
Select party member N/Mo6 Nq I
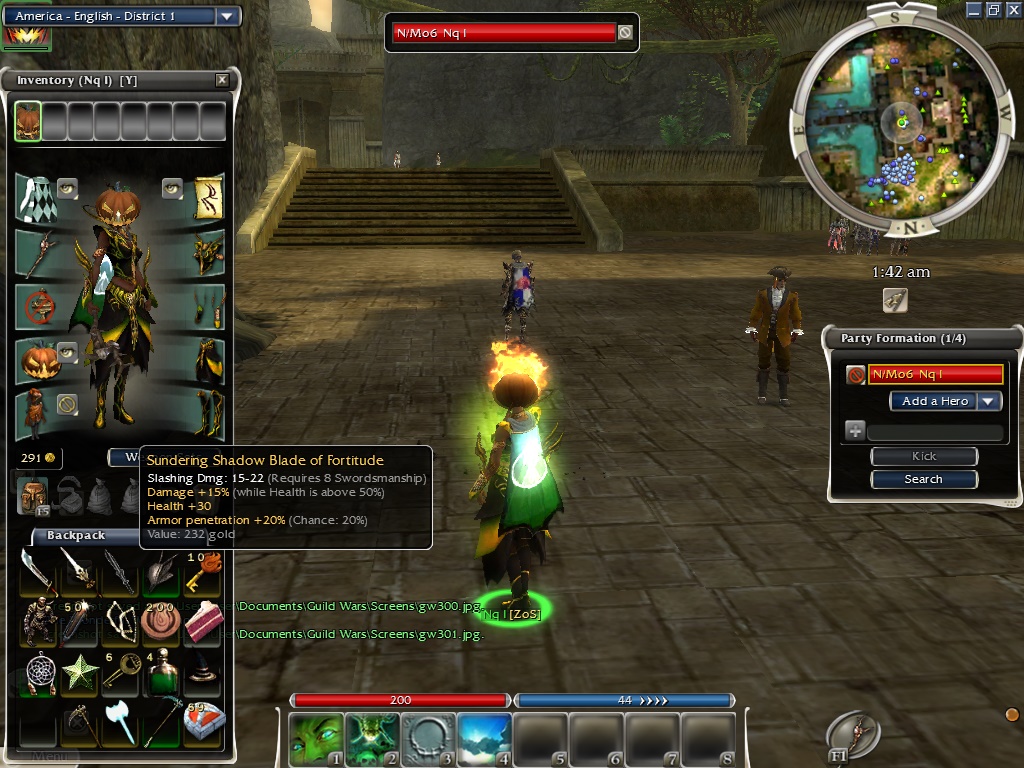935,374
